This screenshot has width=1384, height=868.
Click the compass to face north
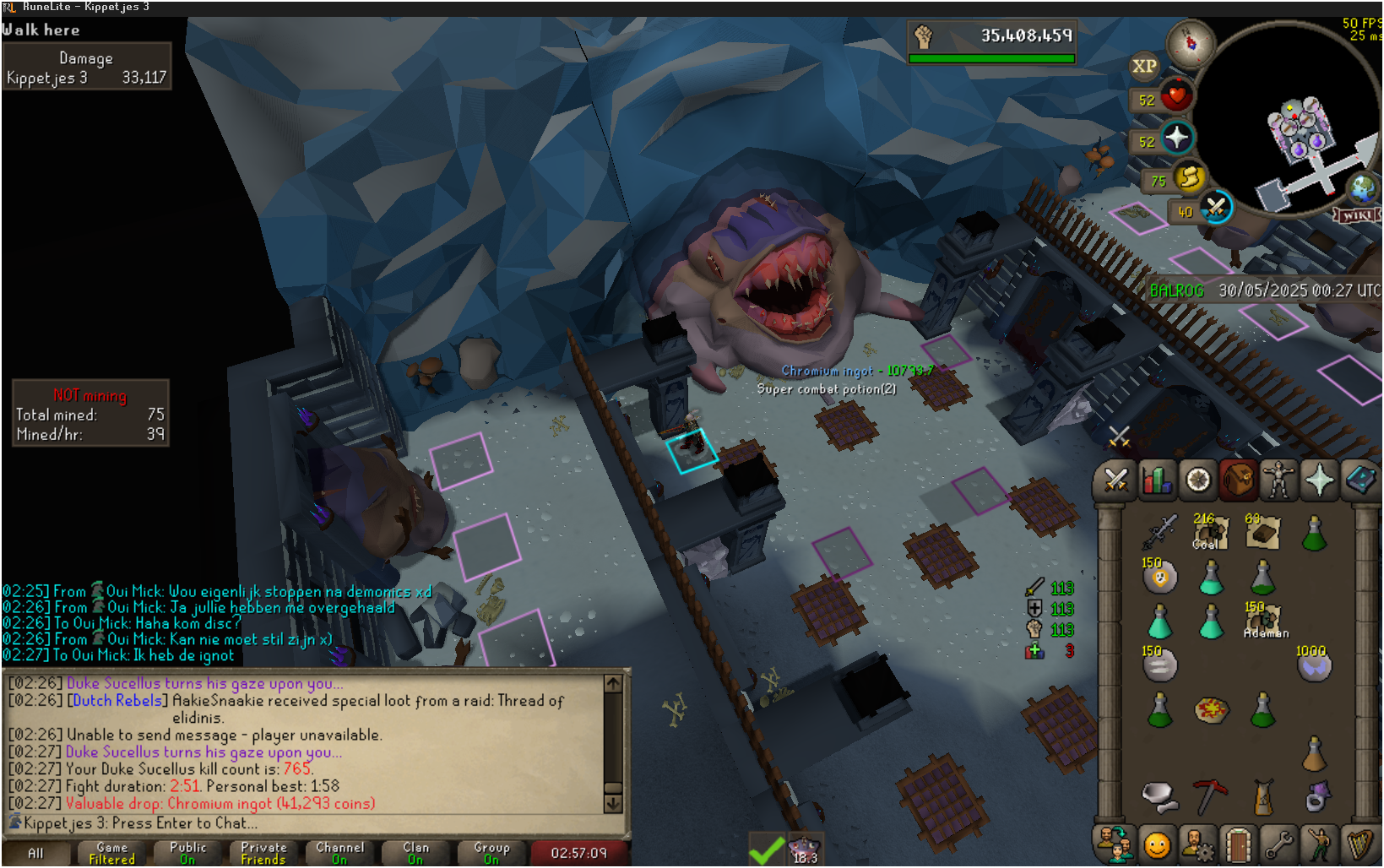coord(1191,42)
